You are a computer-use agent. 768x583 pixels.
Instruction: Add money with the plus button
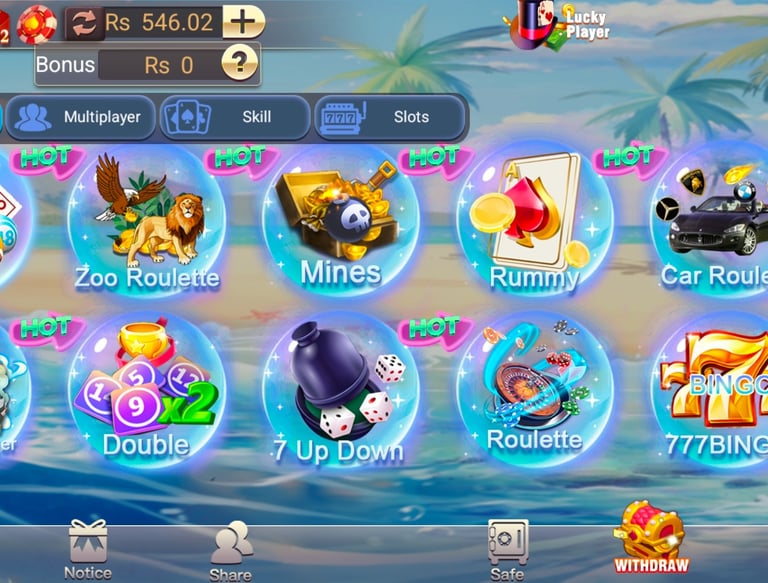(243, 21)
